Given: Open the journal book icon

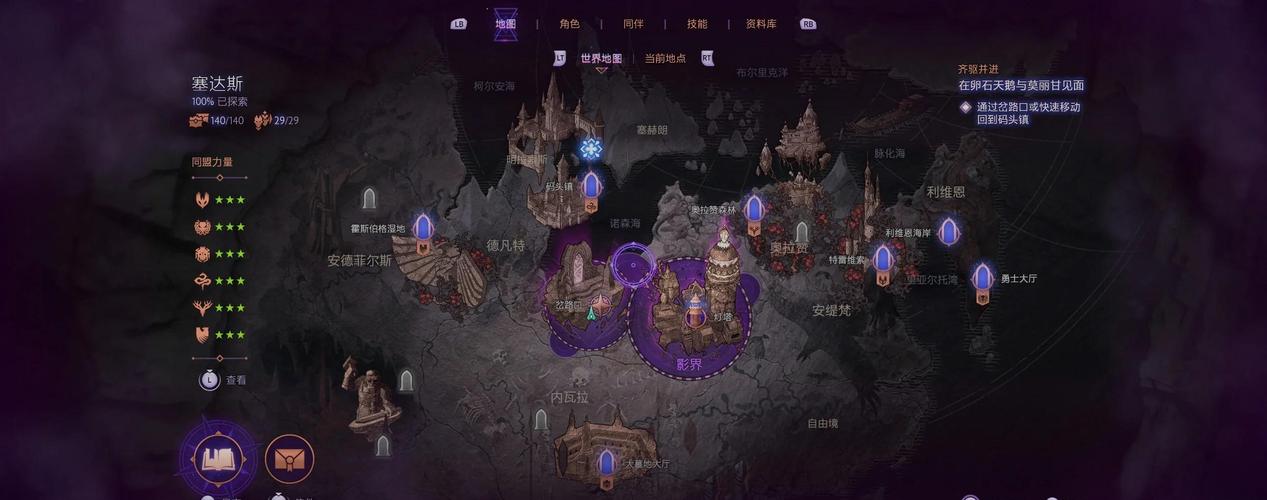Looking at the screenshot, I should coord(219,459).
